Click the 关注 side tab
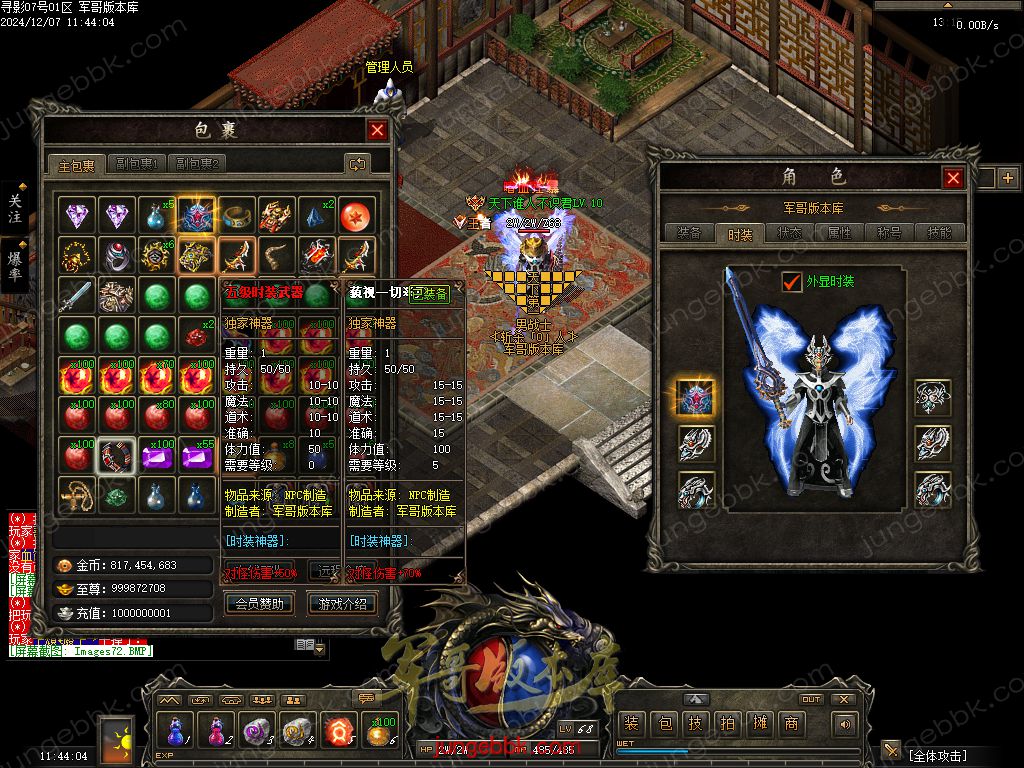 pyautogui.click(x=15, y=209)
